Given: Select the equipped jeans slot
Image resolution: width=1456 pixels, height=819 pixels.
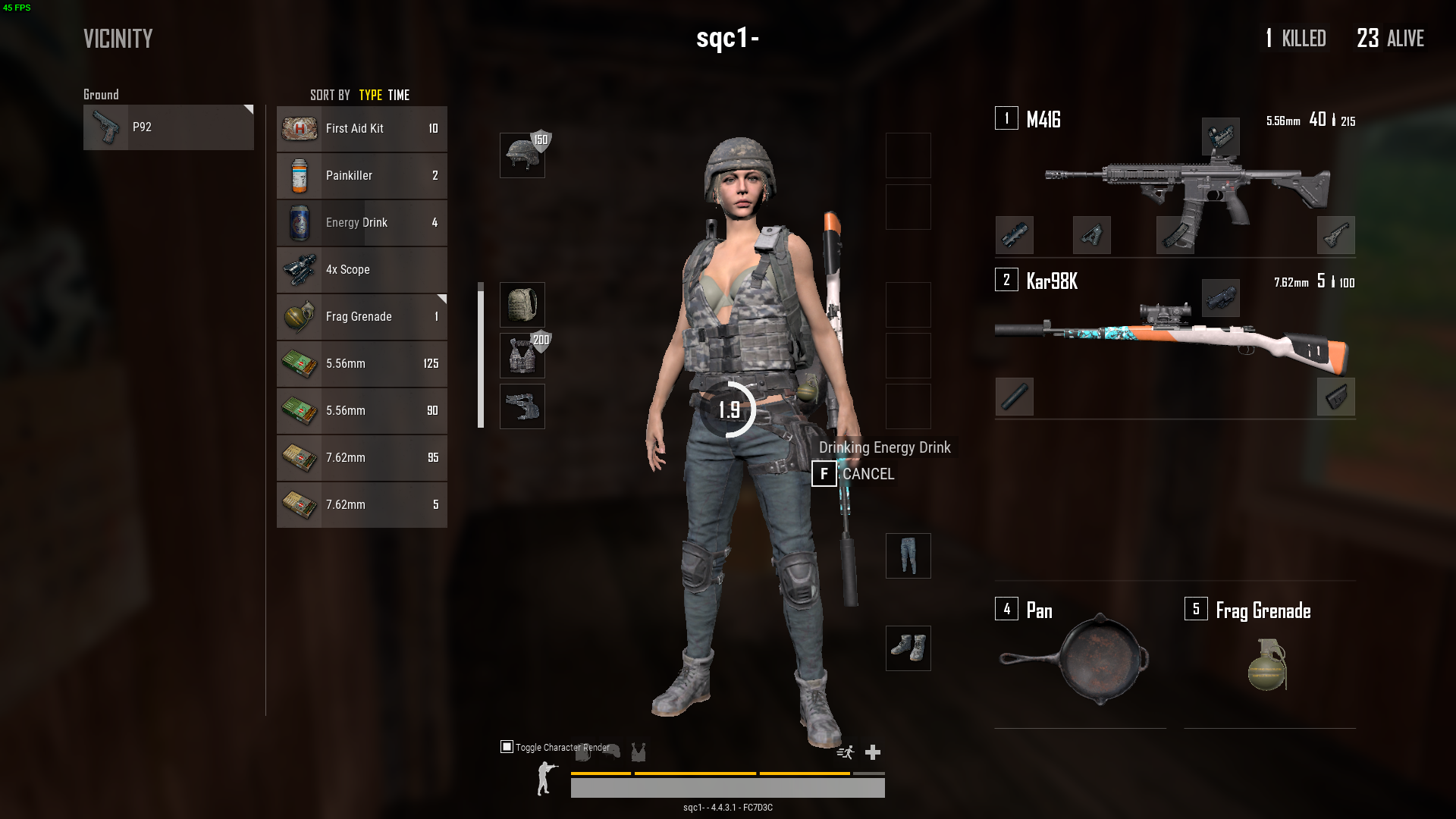Looking at the screenshot, I should click(x=908, y=556).
